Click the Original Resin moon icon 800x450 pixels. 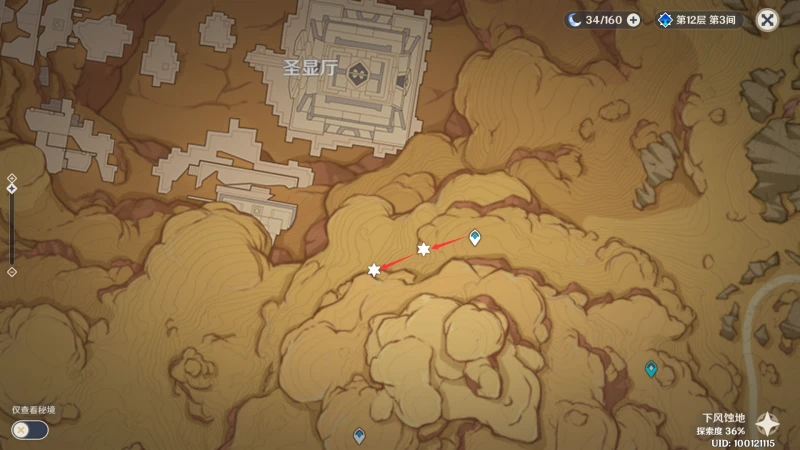(x=574, y=20)
